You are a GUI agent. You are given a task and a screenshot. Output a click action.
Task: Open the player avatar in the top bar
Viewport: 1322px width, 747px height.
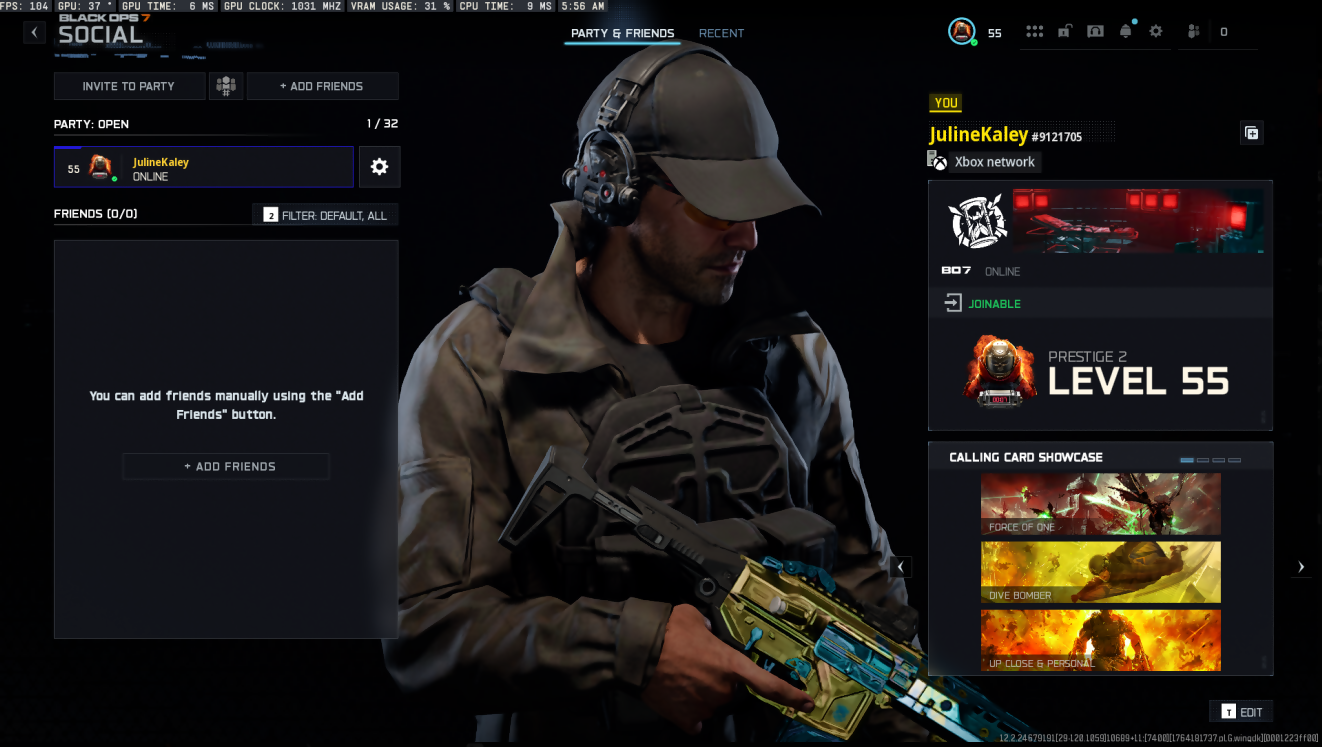961,32
